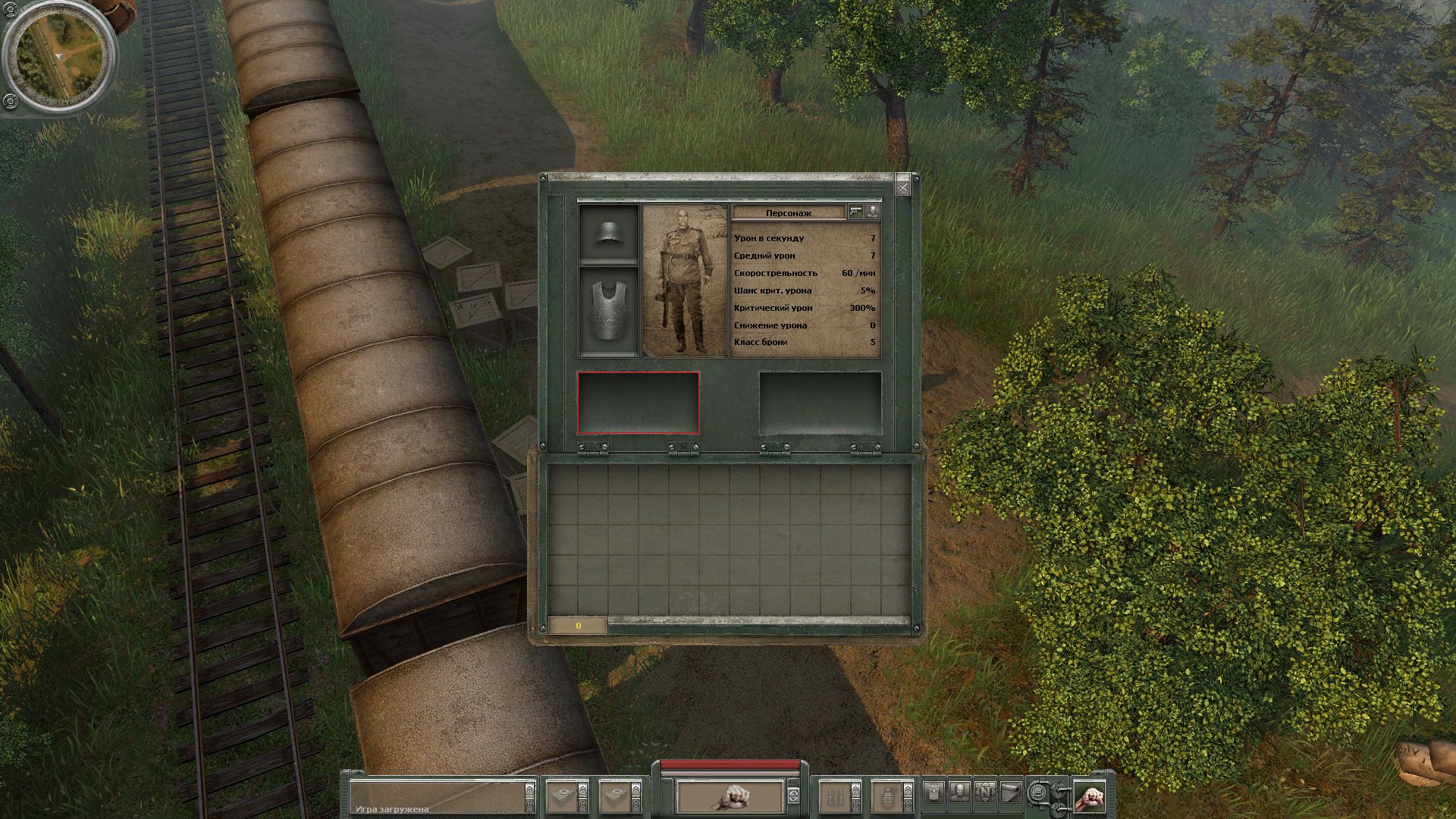Click the fist attack icon at bar's end
Viewport: 1456px width, 819px height.
[x=1090, y=798]
